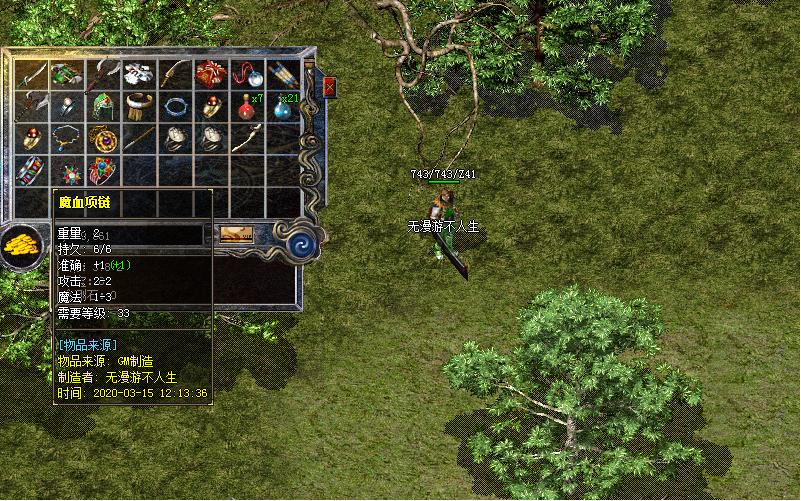
Task: Select the red gift box item
Action: (x=211, y=74)
